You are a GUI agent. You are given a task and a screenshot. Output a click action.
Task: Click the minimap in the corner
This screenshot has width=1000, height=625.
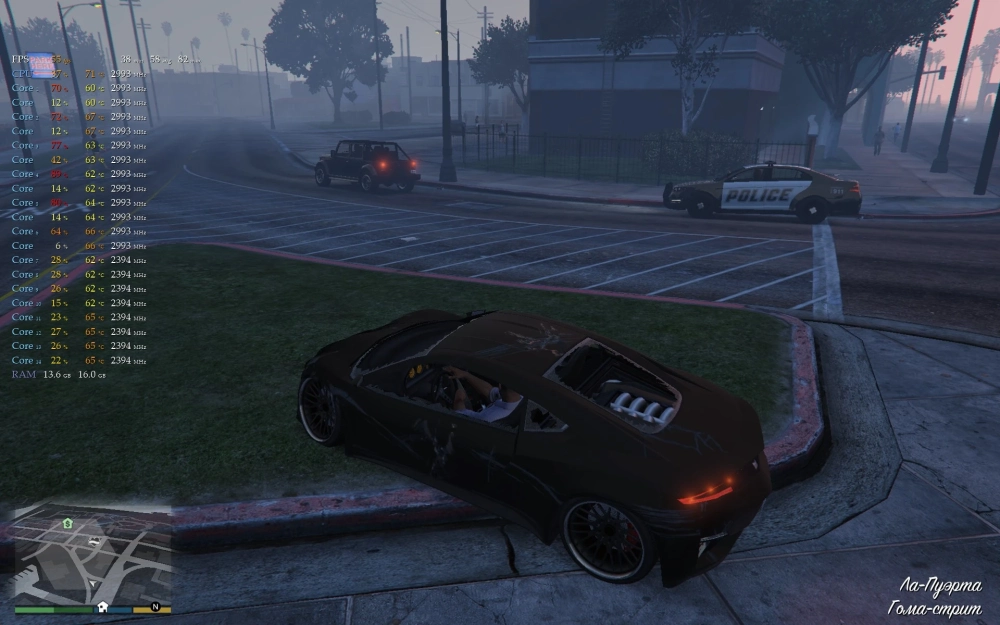(x=92, y=555)
